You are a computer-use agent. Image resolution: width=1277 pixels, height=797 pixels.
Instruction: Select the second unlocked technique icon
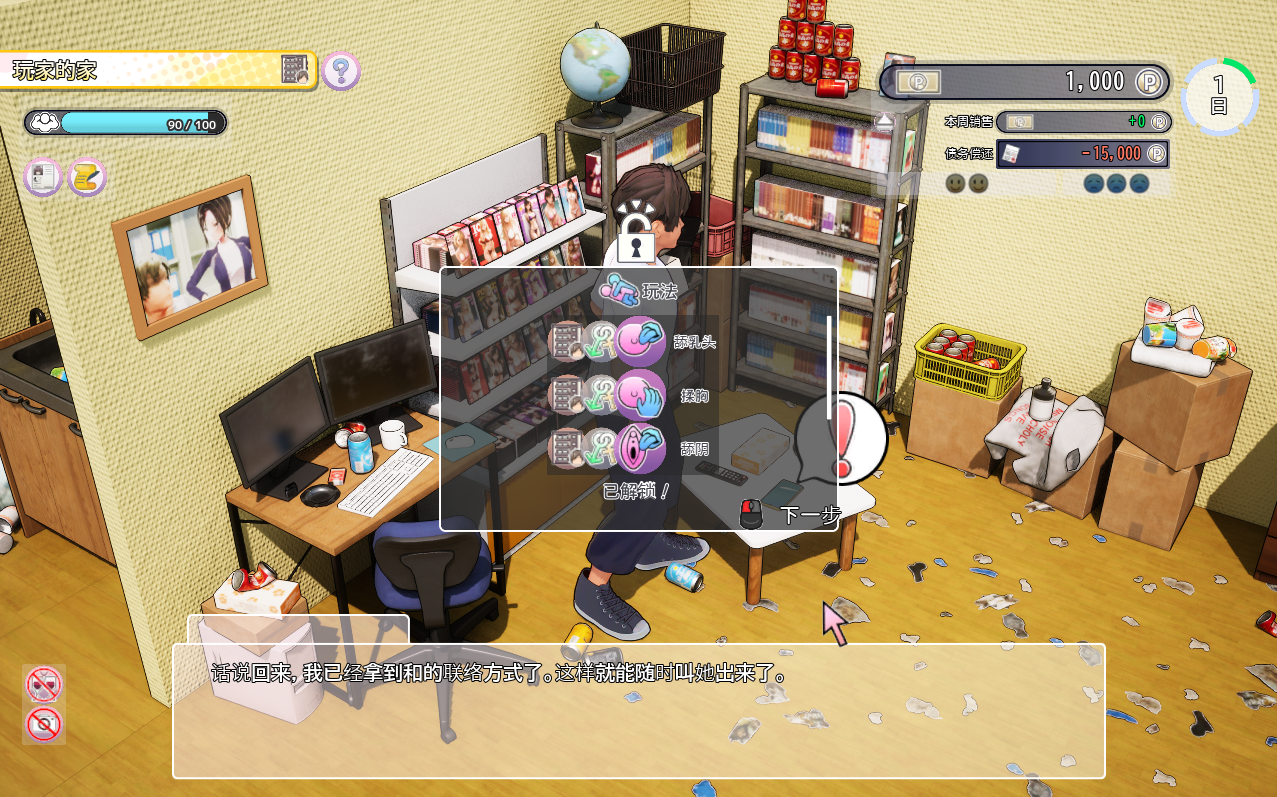pos(639,396)
